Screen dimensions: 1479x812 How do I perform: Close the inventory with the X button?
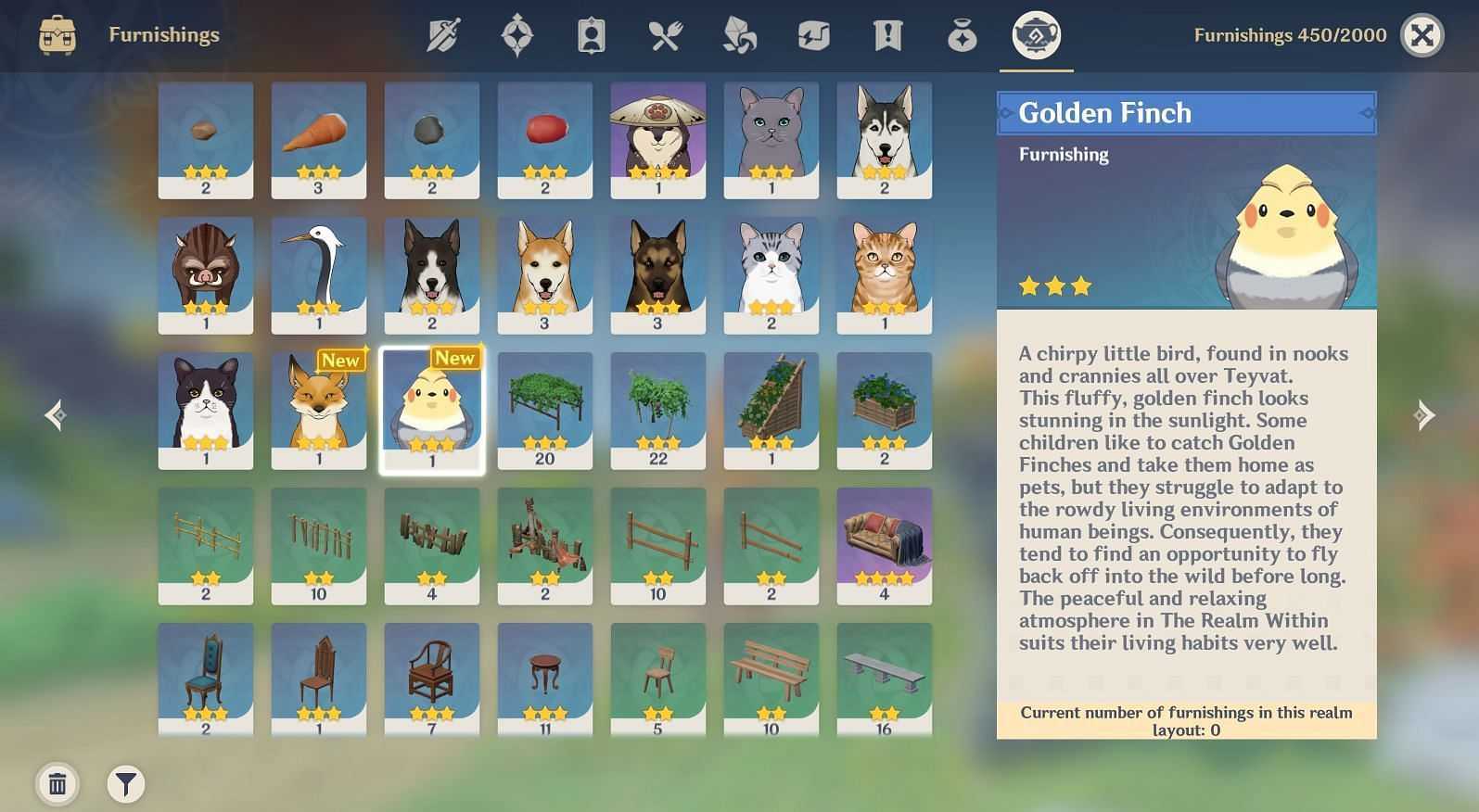(1422, 36)
